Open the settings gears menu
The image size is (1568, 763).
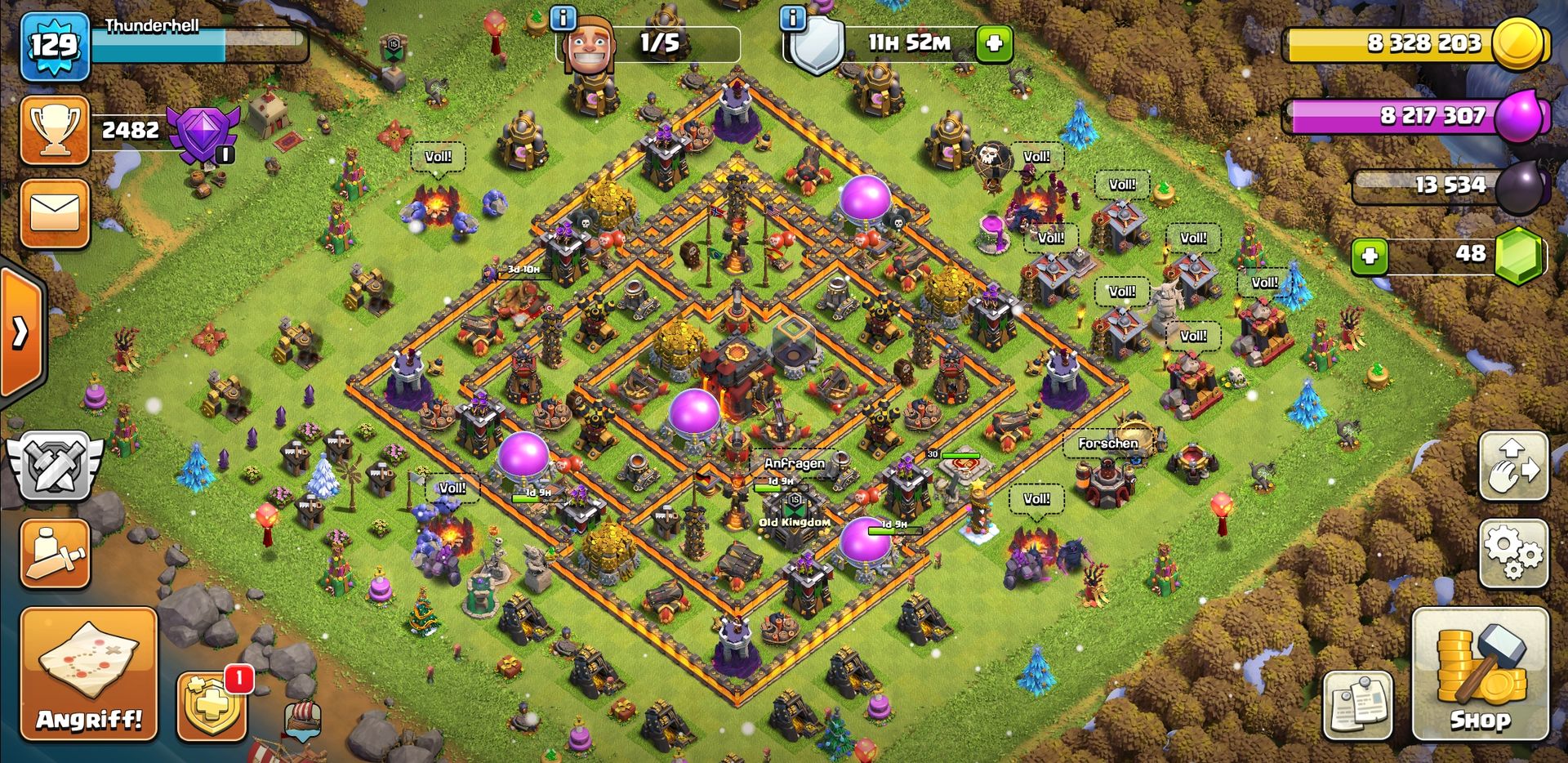click(1513, 553)
